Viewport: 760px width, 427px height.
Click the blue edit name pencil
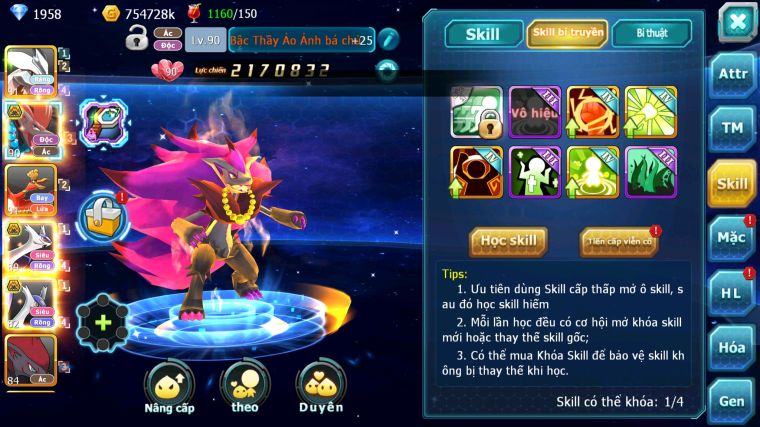point(388,39)
